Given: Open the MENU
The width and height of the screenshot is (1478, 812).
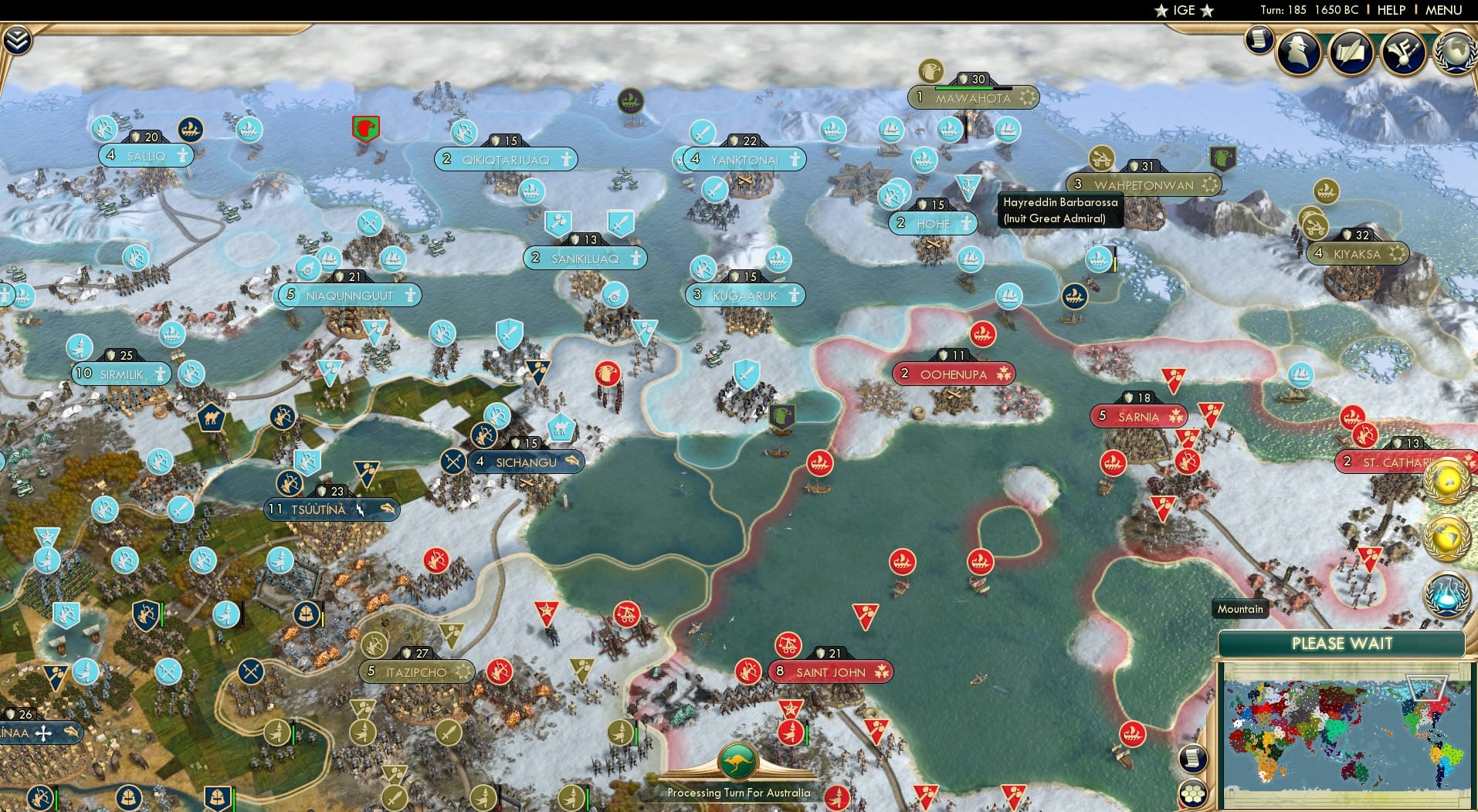Looking at the screenshot, I should (x=1447, y=11).
